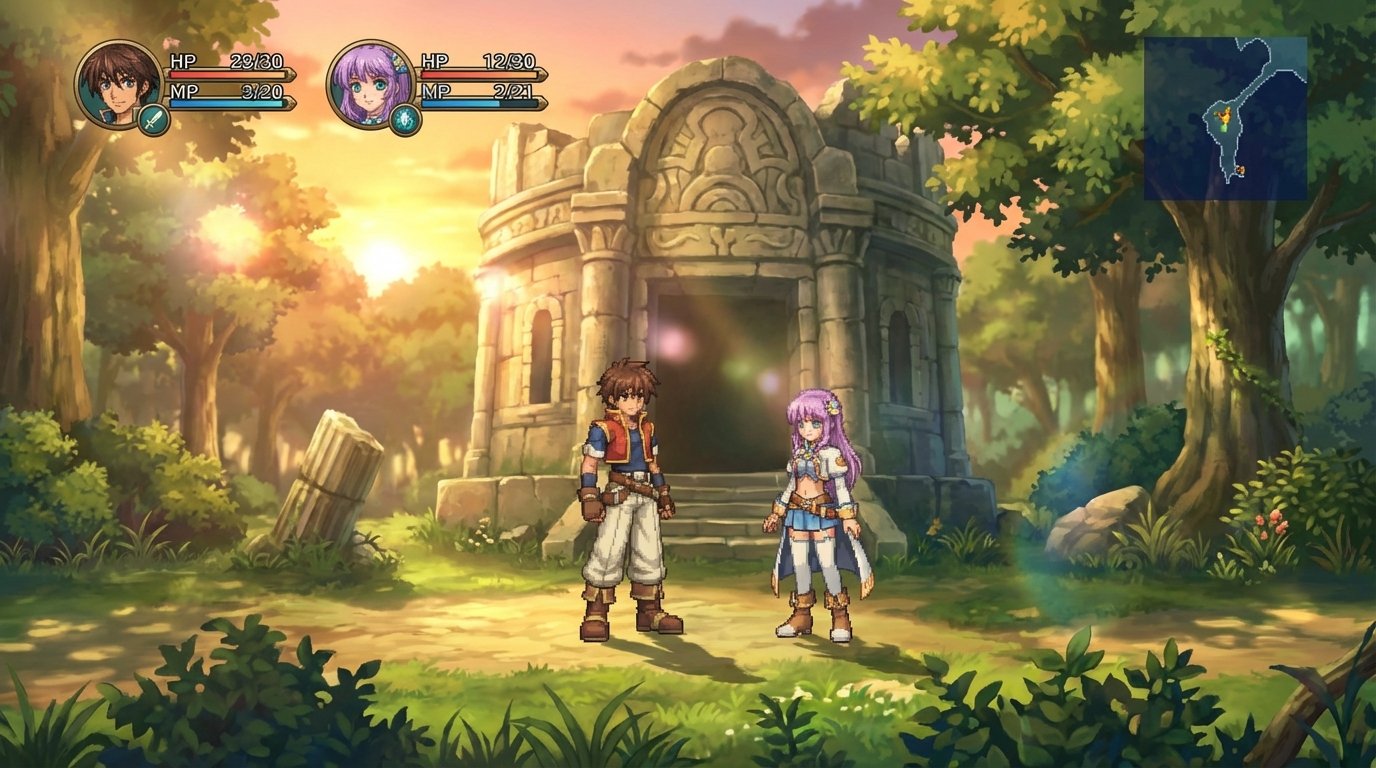Click the green objective marker on the minimap
This screenshot has width=1376, height=768.
[1223, 129]
